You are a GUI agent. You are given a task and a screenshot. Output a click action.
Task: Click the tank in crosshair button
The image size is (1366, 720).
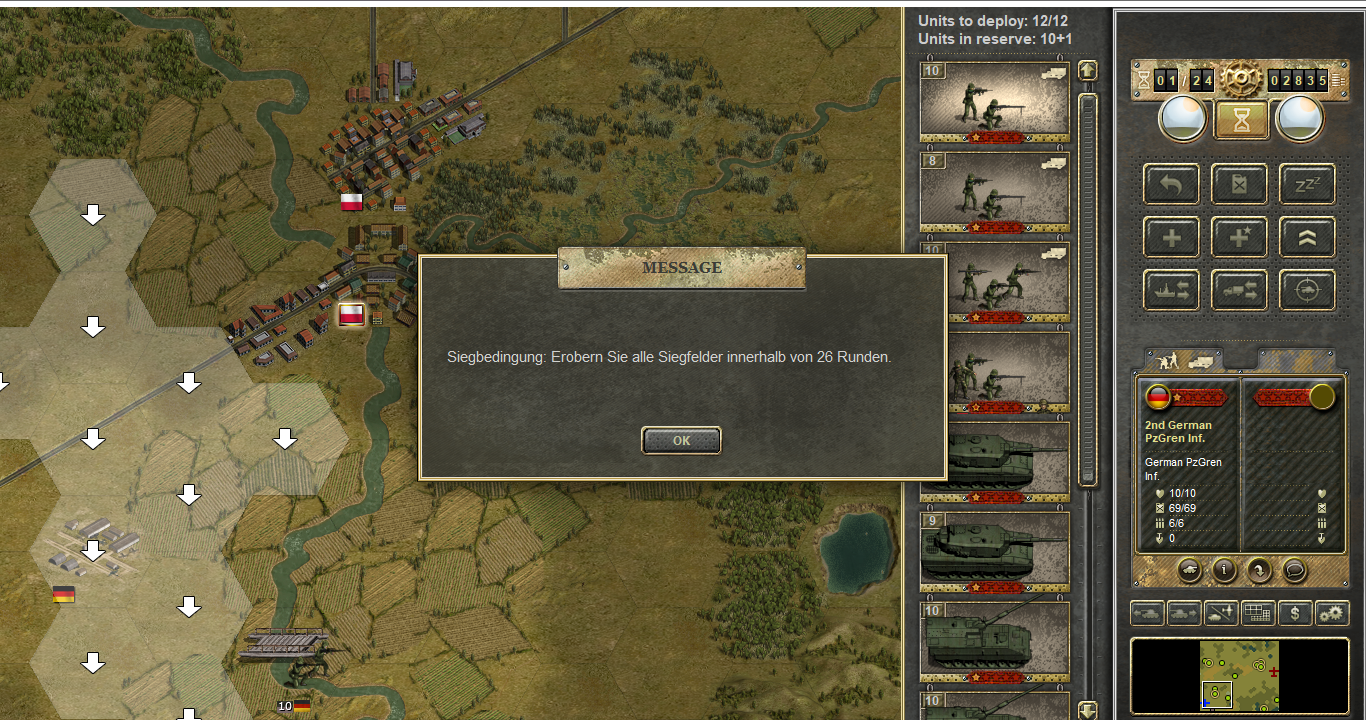click(x=1307, y=290)
